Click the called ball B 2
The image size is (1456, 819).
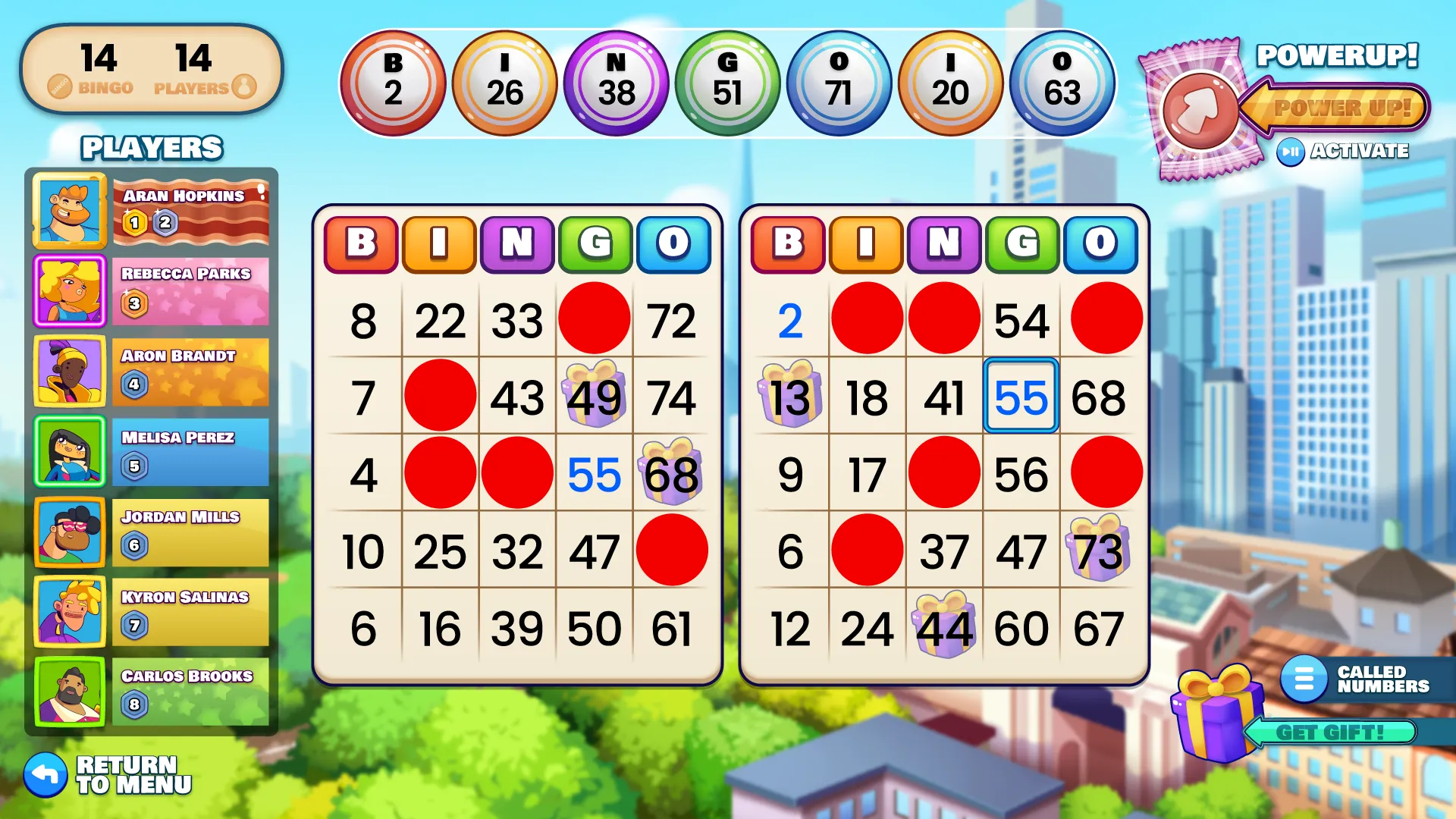tap(393, 83)
